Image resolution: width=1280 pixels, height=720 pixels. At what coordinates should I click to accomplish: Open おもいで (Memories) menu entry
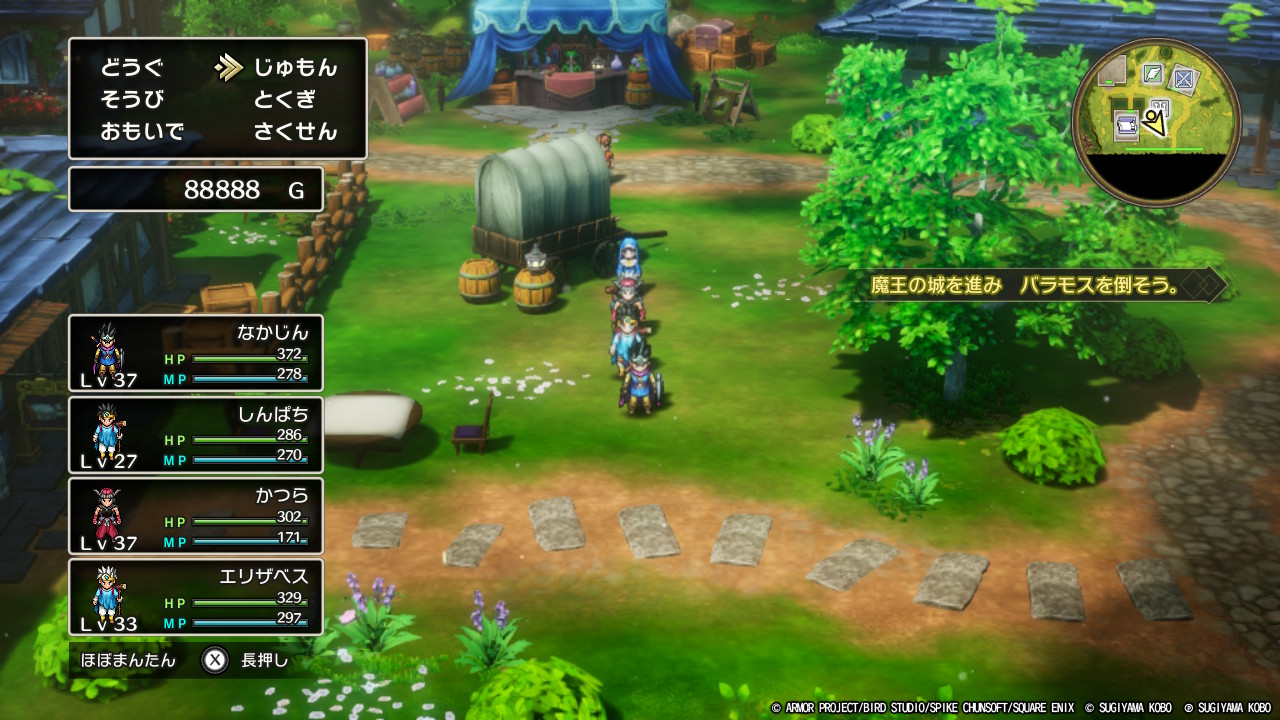click(x=142, y=132)
